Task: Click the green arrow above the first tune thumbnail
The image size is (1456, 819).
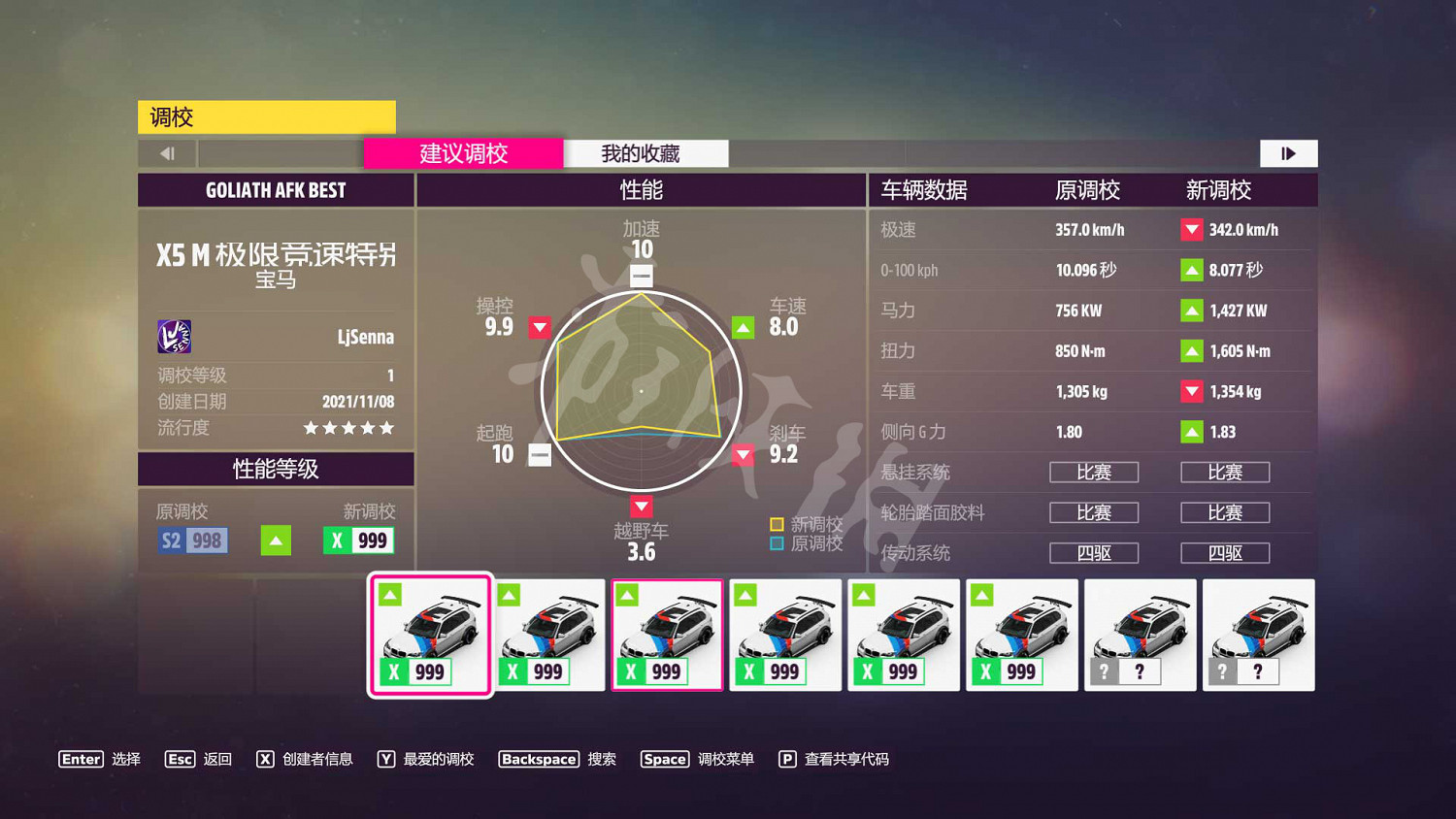Action: click(391, 593)
